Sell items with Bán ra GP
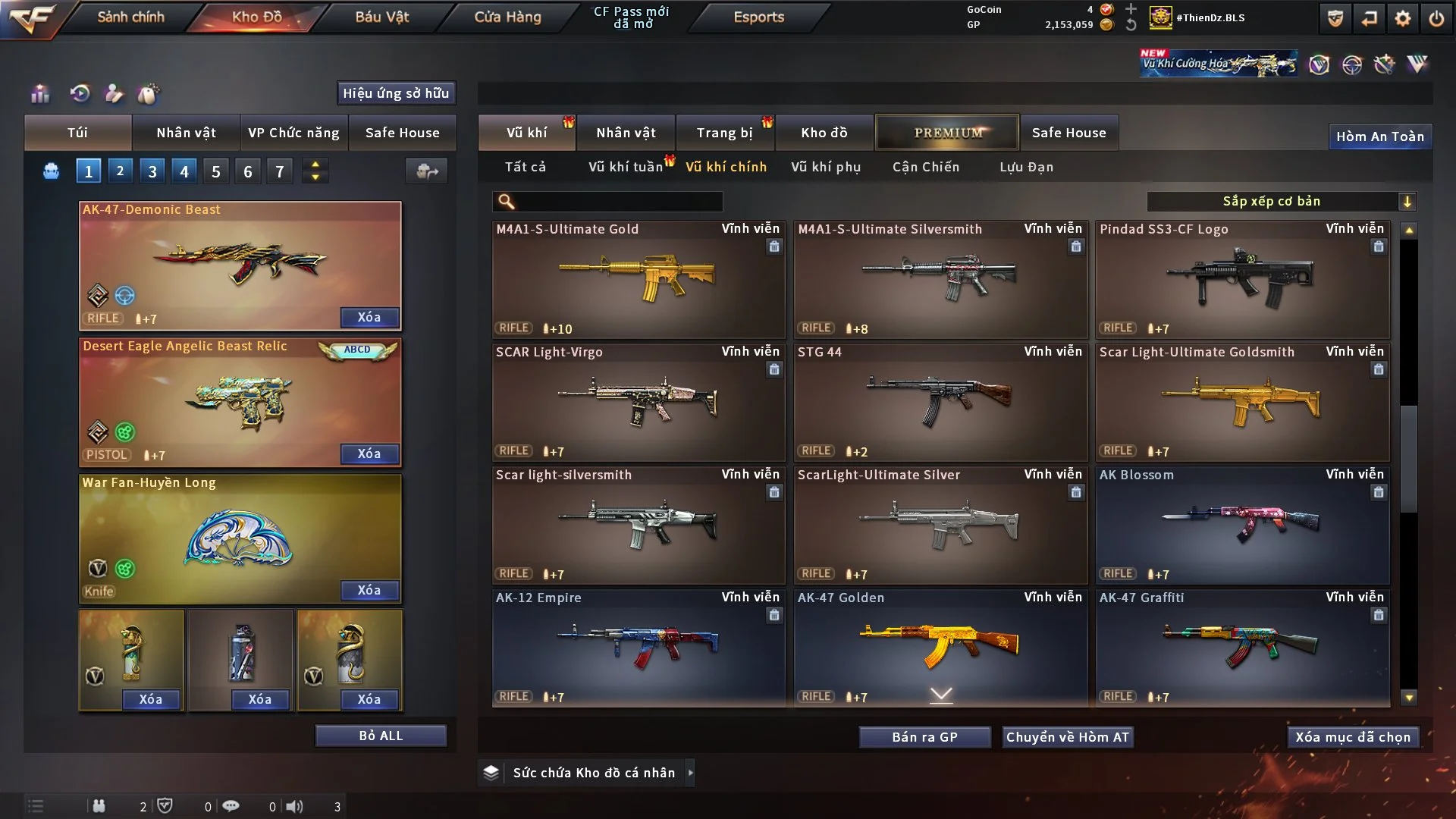Viewport: 1456px width, 819px height. [x=924, y=737]
